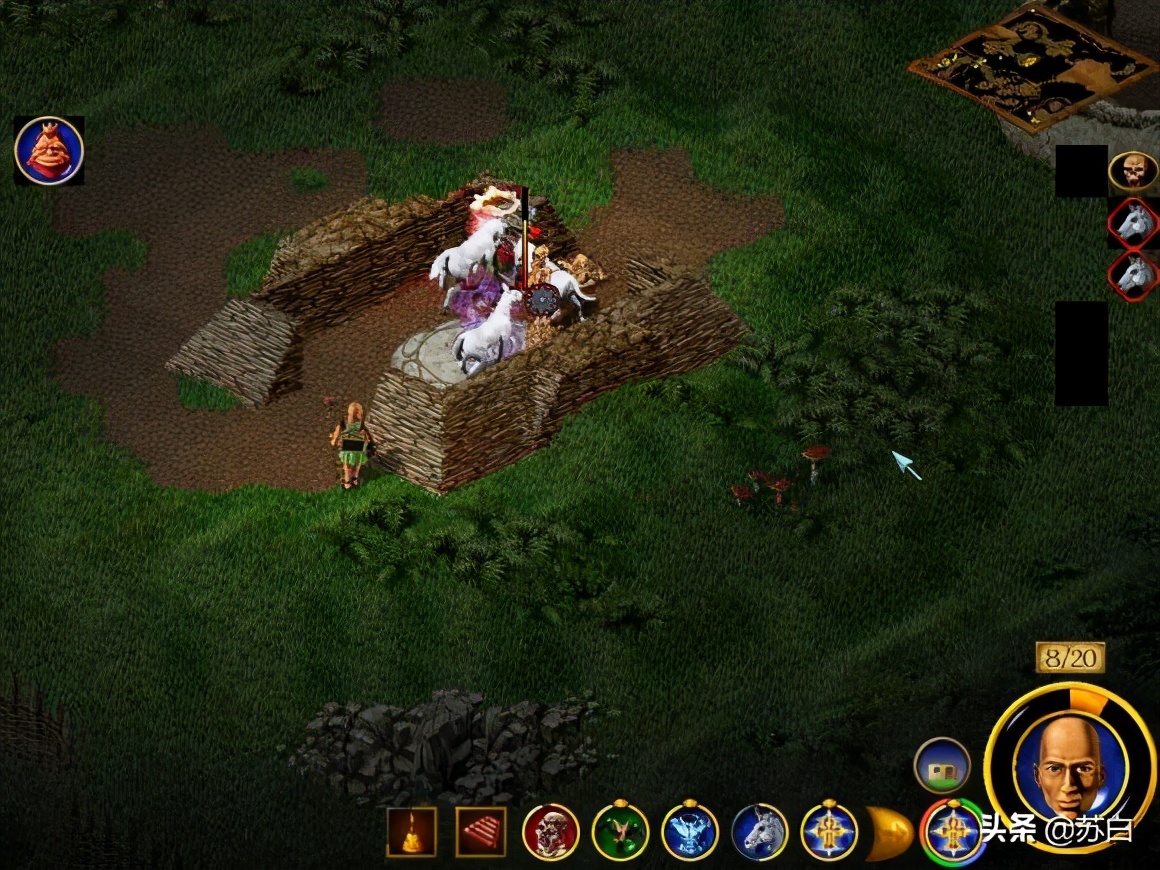Choose the blue winged creature spell
The height and width of the screenshot is (870, 1160).
click(x=690, y=832)
